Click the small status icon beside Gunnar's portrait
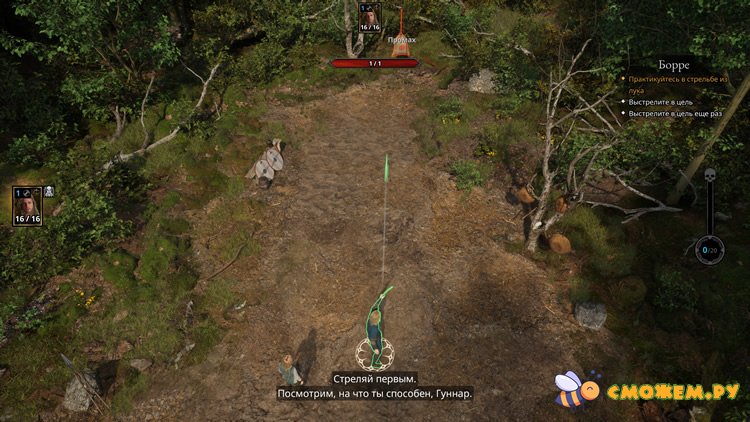The image size is (750, 422). [x=49, y=190]
